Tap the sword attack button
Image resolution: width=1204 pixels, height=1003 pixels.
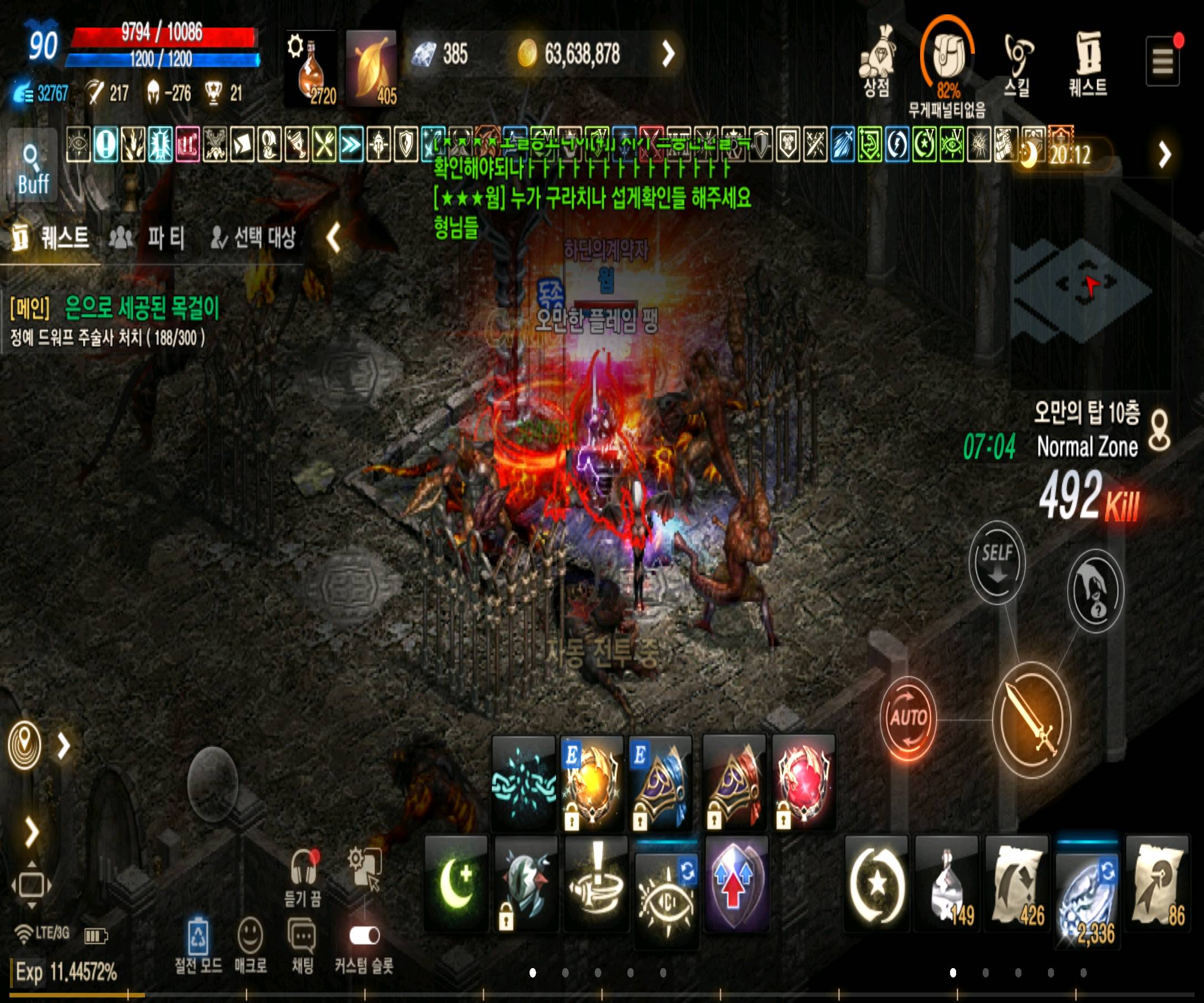pyautogui.click(x=1031, y=720)
